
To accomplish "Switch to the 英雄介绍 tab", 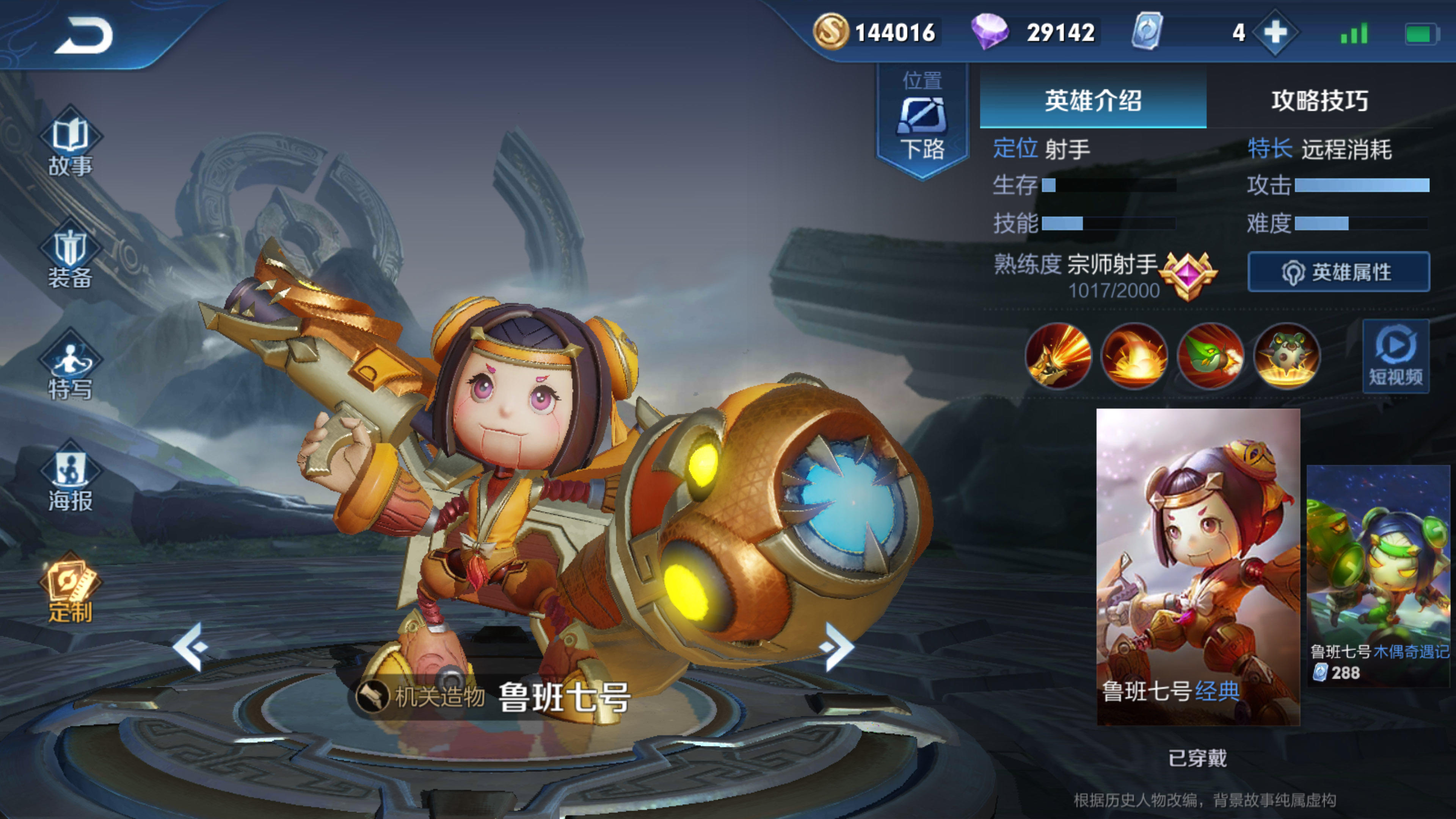I will pyautogui.click(x=1092, y=100).
